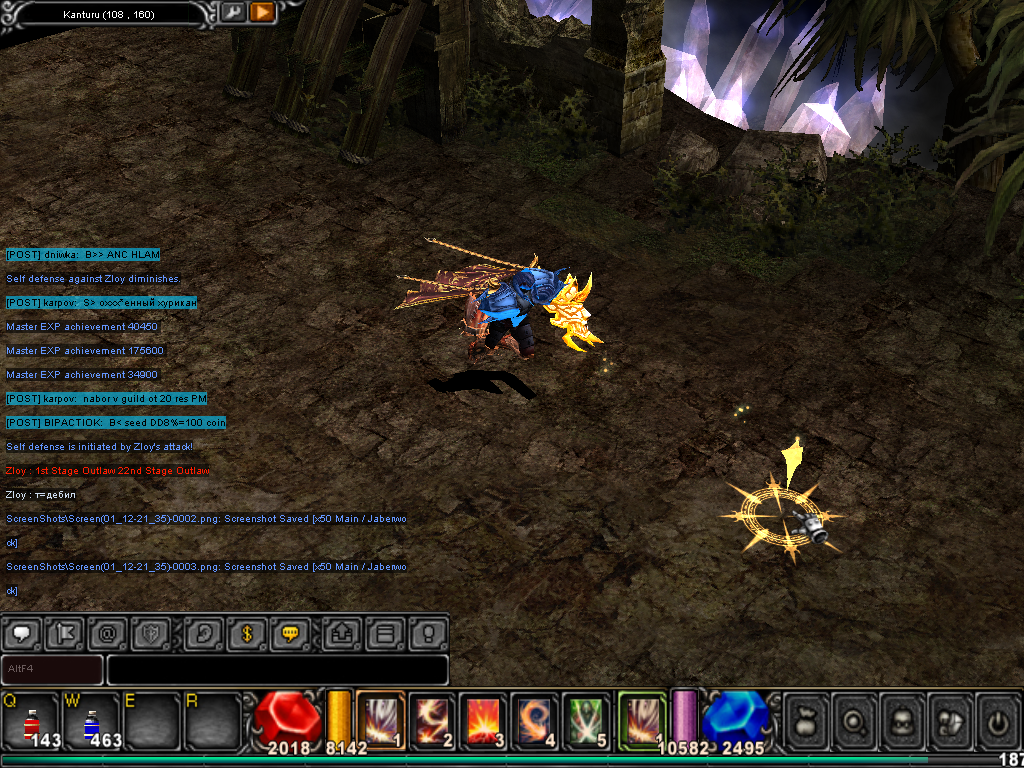Activate the skill in hotbar slot 2
This screenshot has width=1024, height=768.
tap(432, 719)
